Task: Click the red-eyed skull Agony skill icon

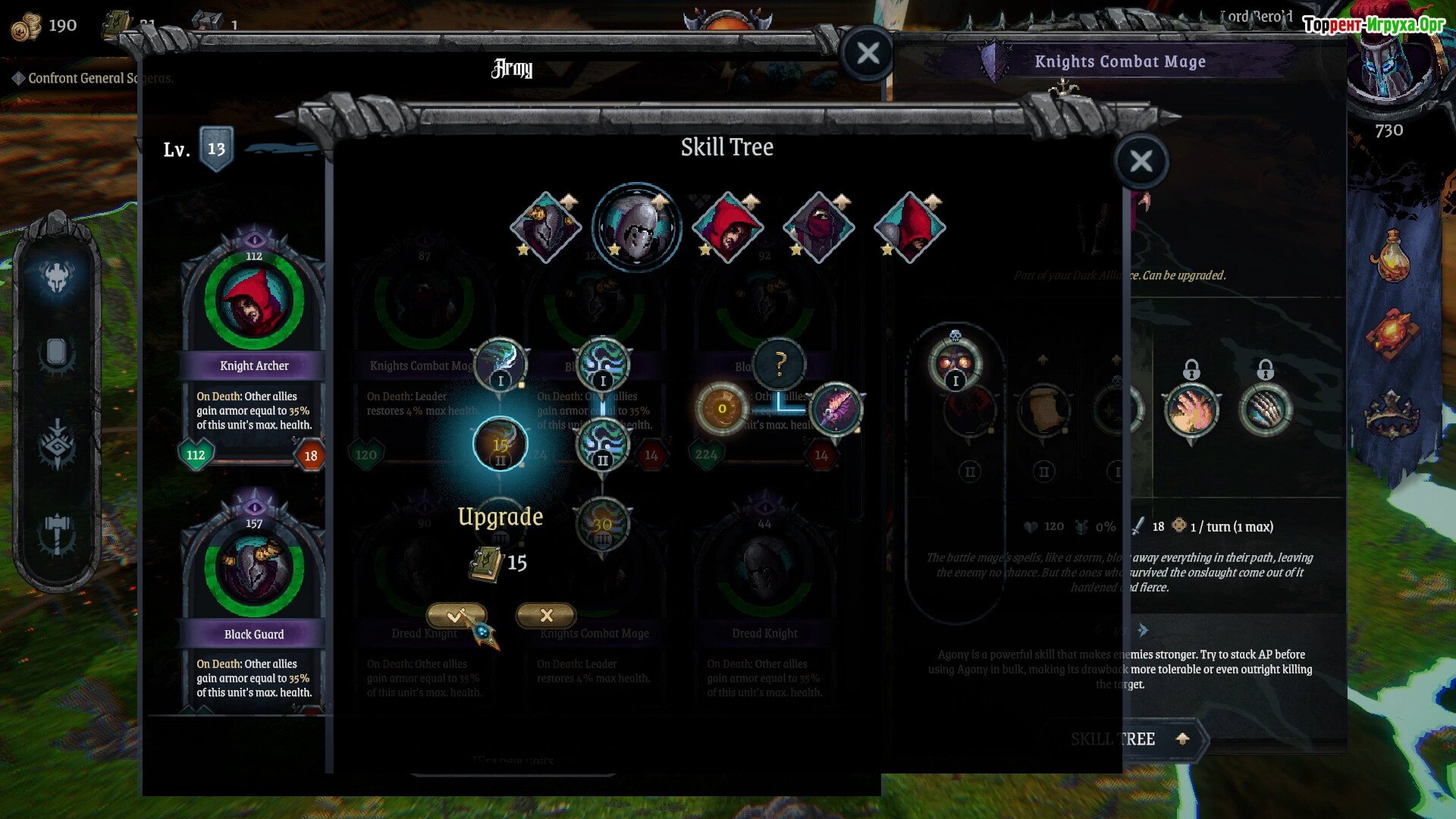Action: [955, 364]
